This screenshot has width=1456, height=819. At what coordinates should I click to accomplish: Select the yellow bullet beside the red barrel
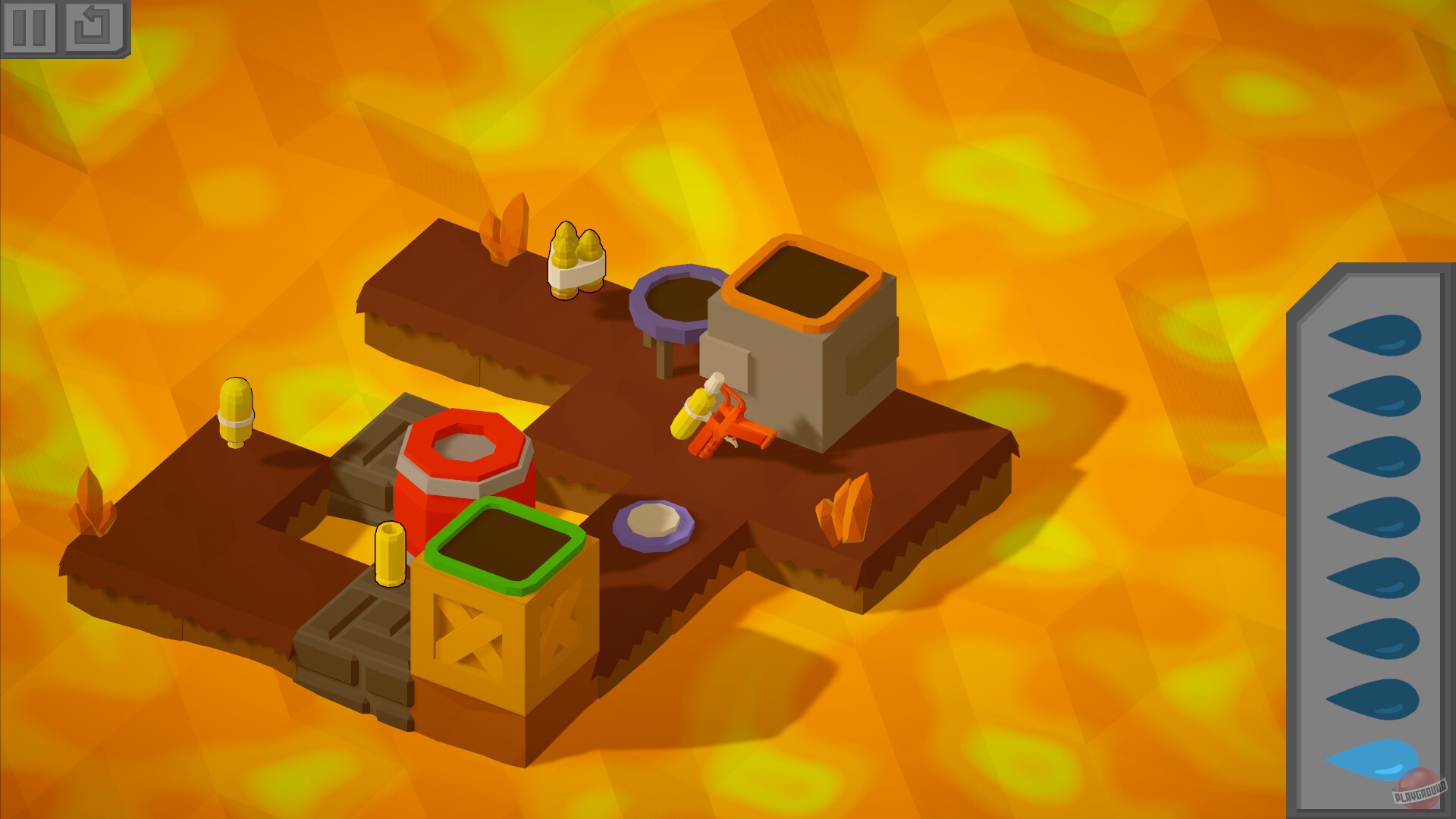pyautogui.click(x=392, y=554)
